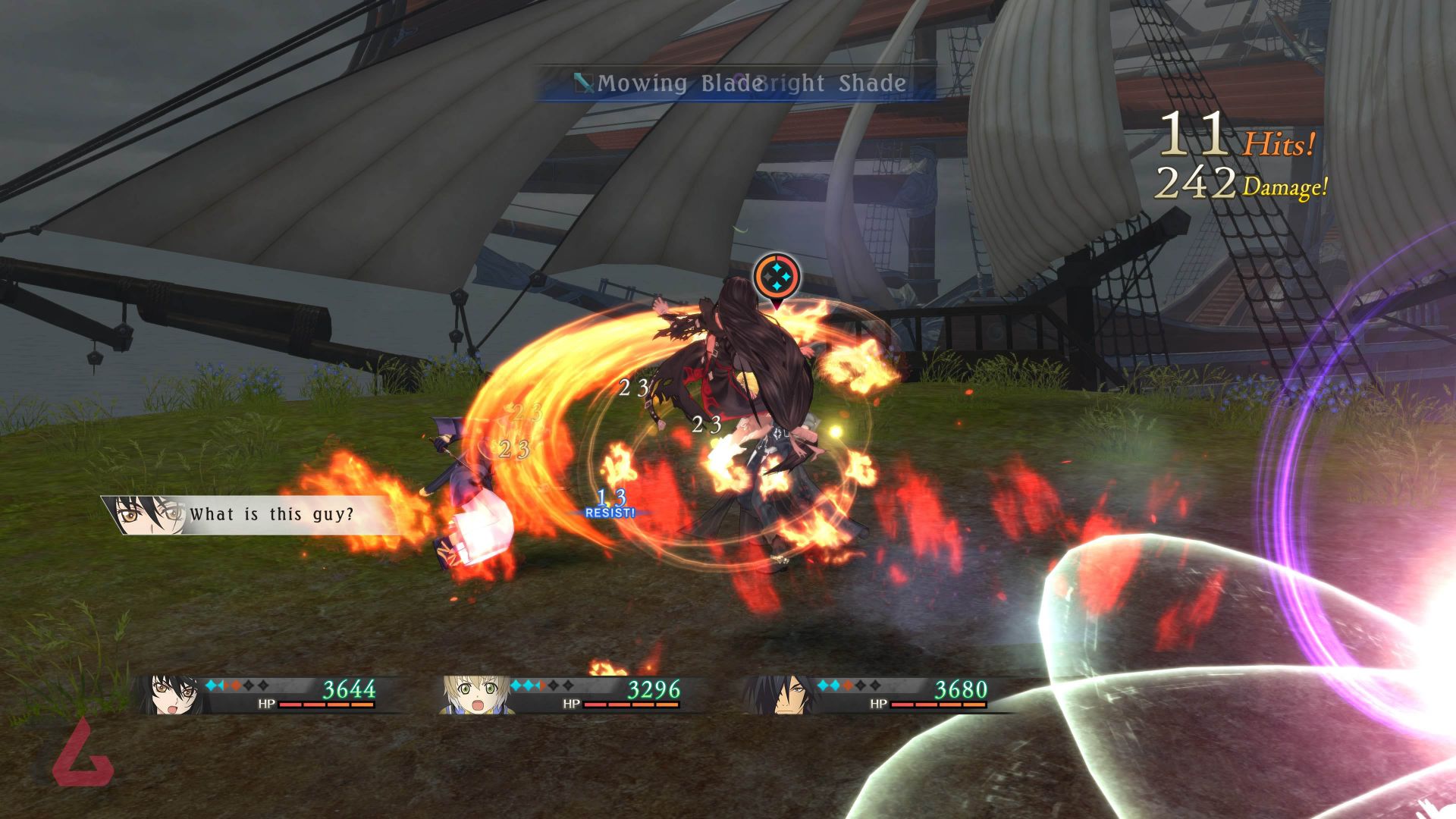Toggle Velvet's first cyan soul gauge diamond

click(x=211, y=686)
